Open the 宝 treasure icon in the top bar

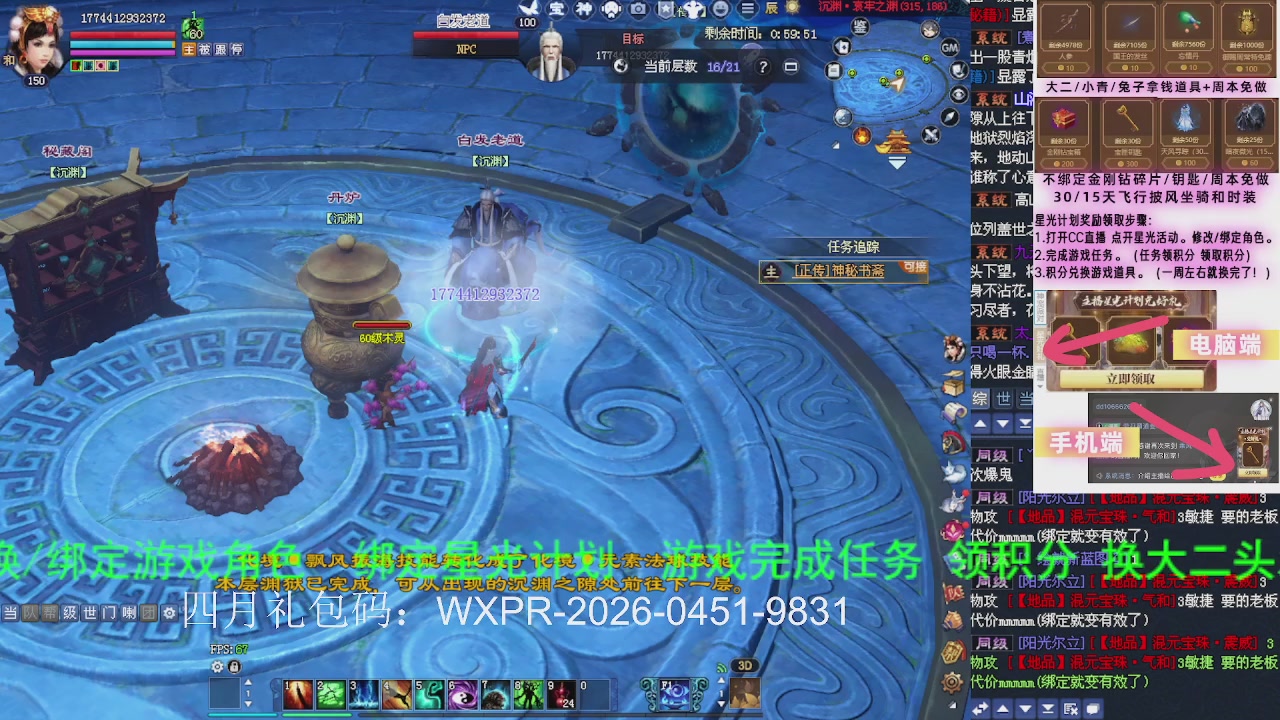click(555, 10)
